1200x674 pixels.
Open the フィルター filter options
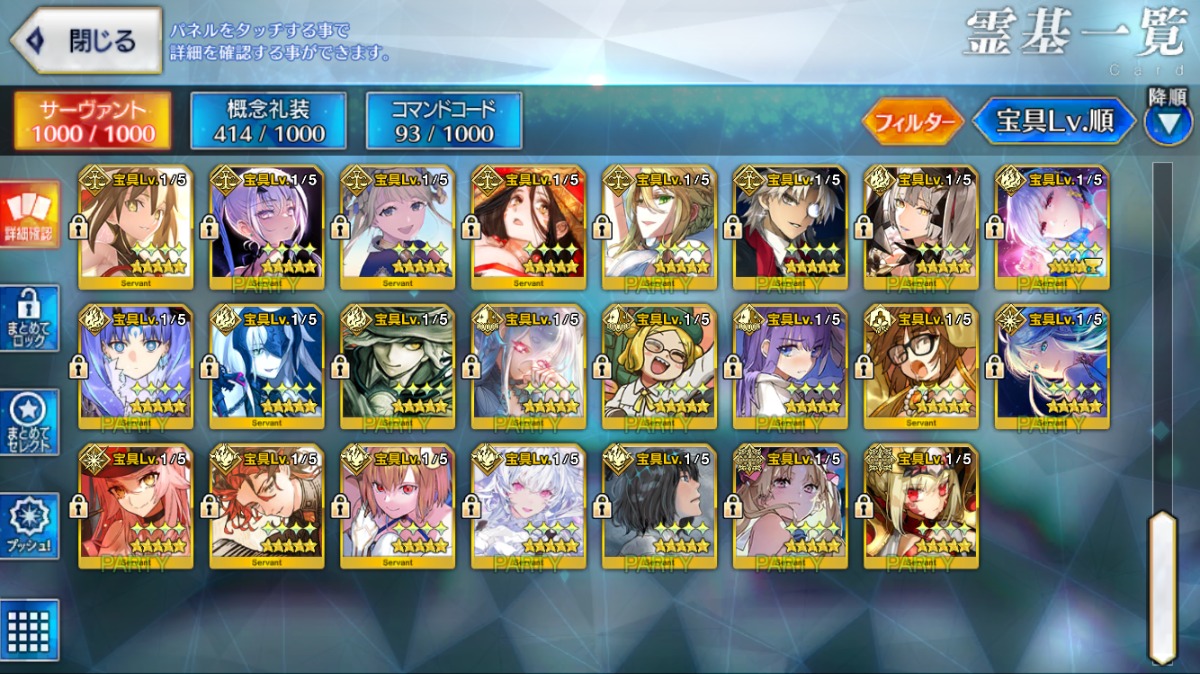click(x=912, y=123)
